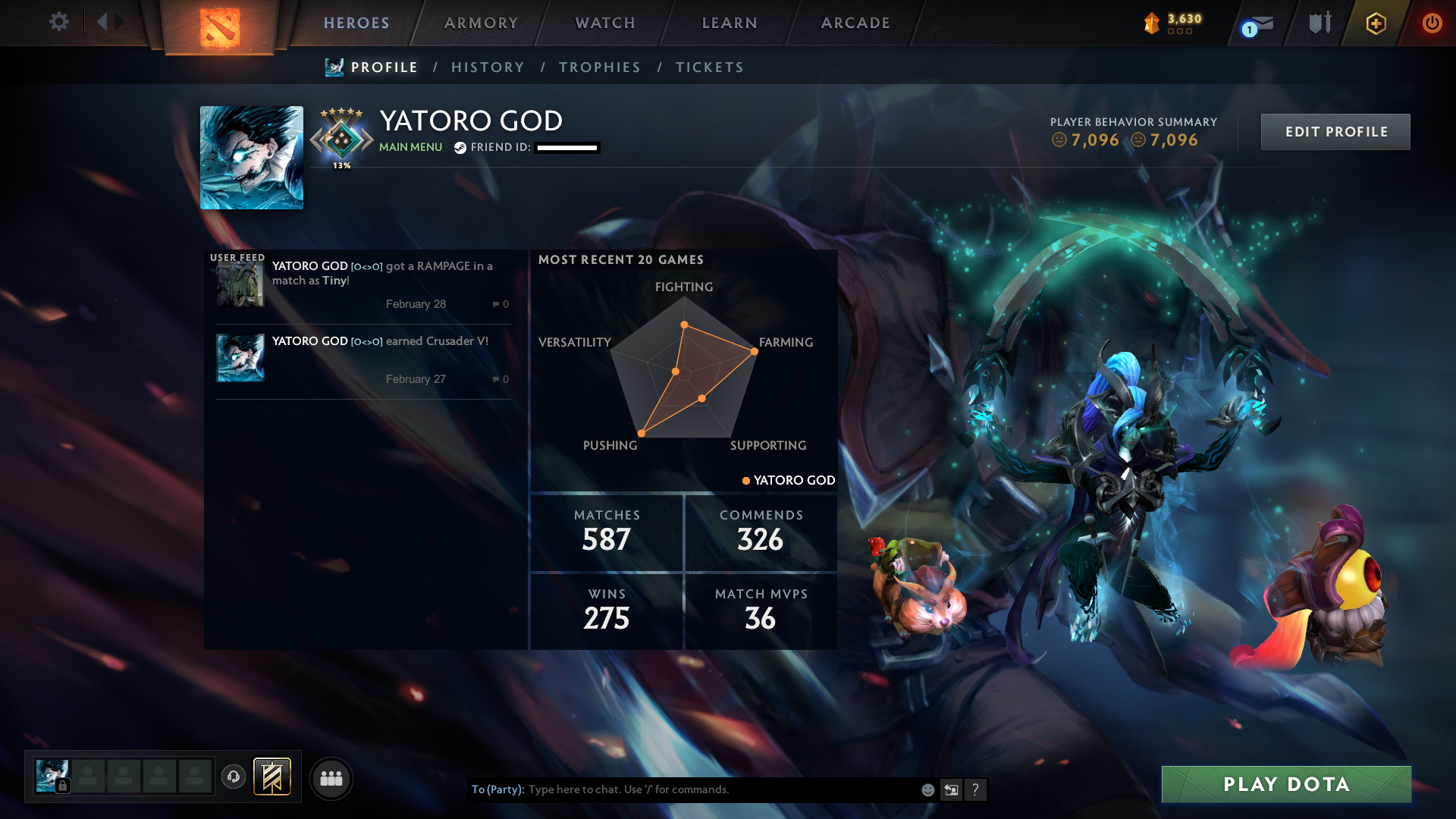Expand an empty party slot to invite players
Image resolution: width=1456 pixels, height=819 pixels.
pos(89,776)
